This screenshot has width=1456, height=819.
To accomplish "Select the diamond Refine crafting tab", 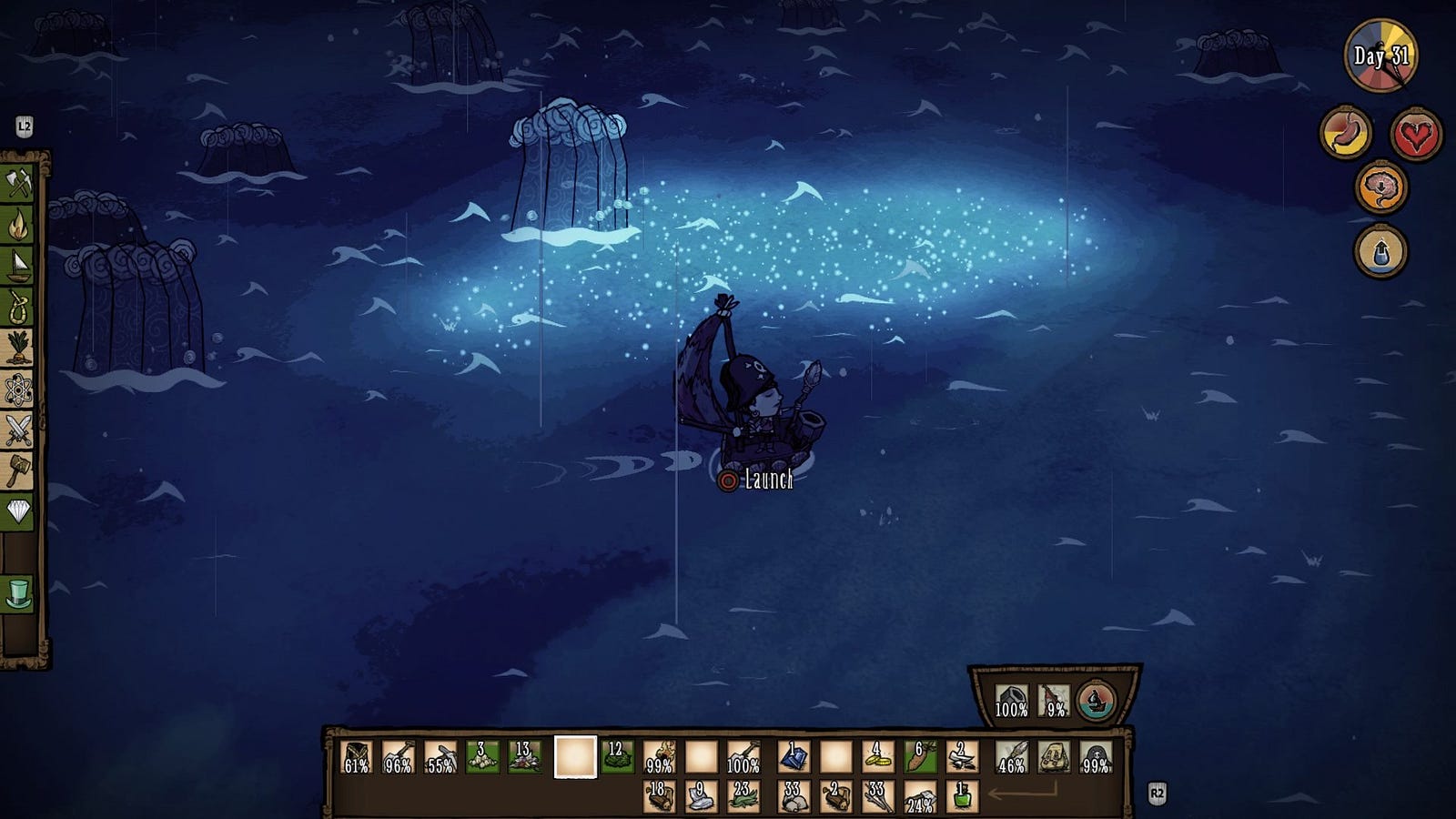I will coord(18,511).
